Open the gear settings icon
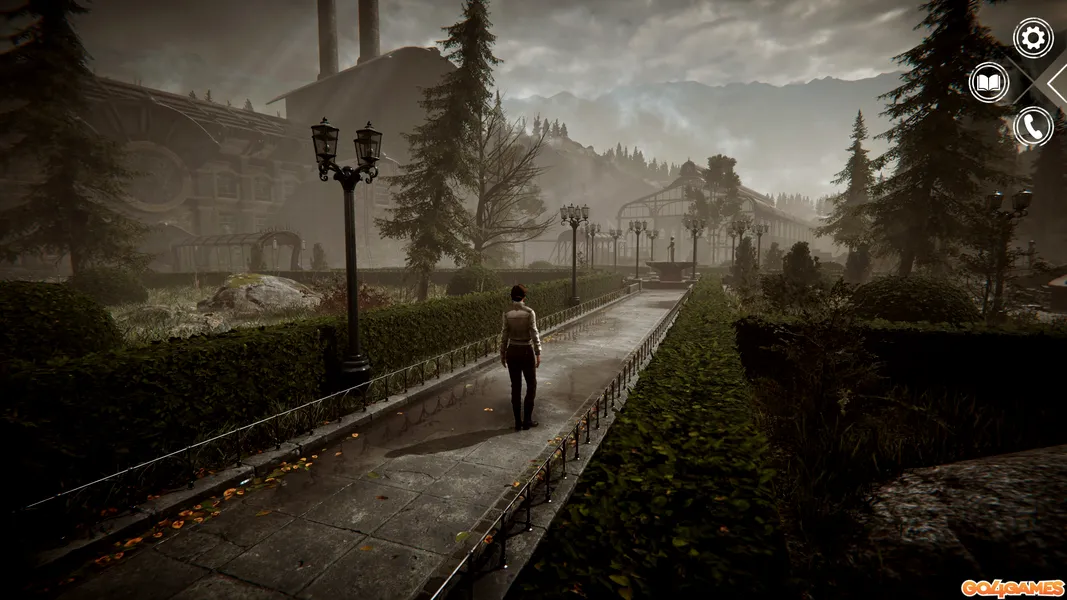The width and height of the screenshot is (1067, 600). pyautogui.click(x=1033, y=38)
